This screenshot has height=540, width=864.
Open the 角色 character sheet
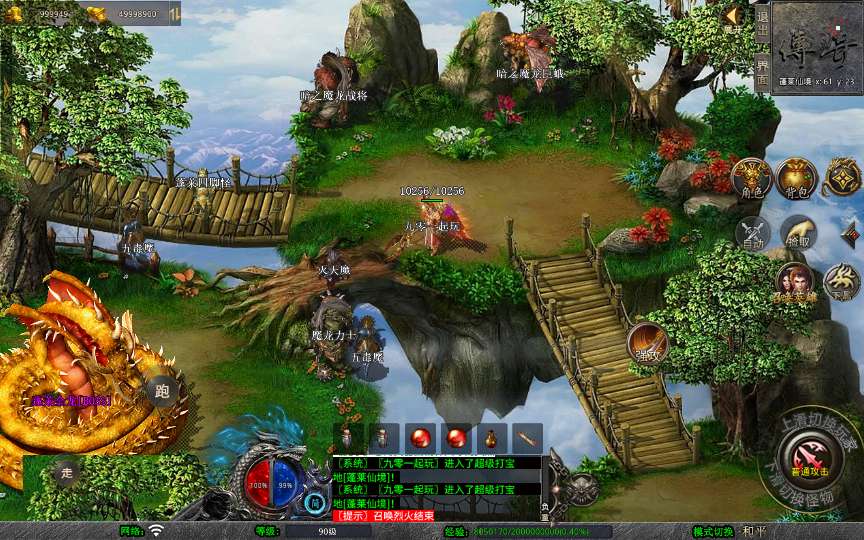[x=751, y=178]
